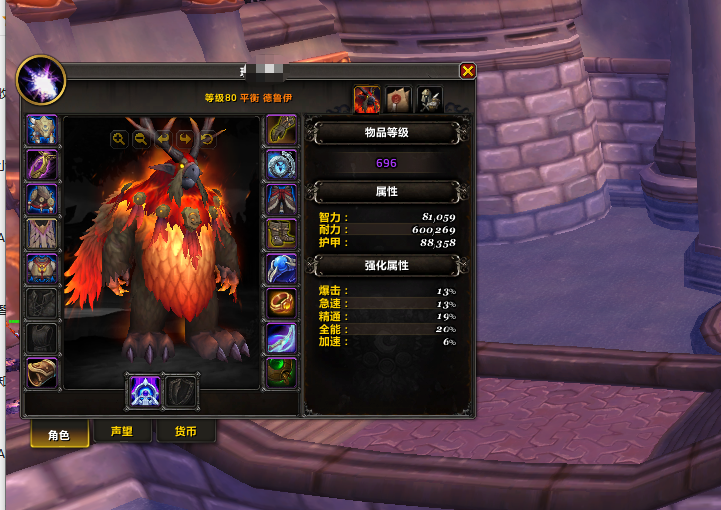
Task: Click the character stats sidebar tab icon
Action: pos(367,98)
